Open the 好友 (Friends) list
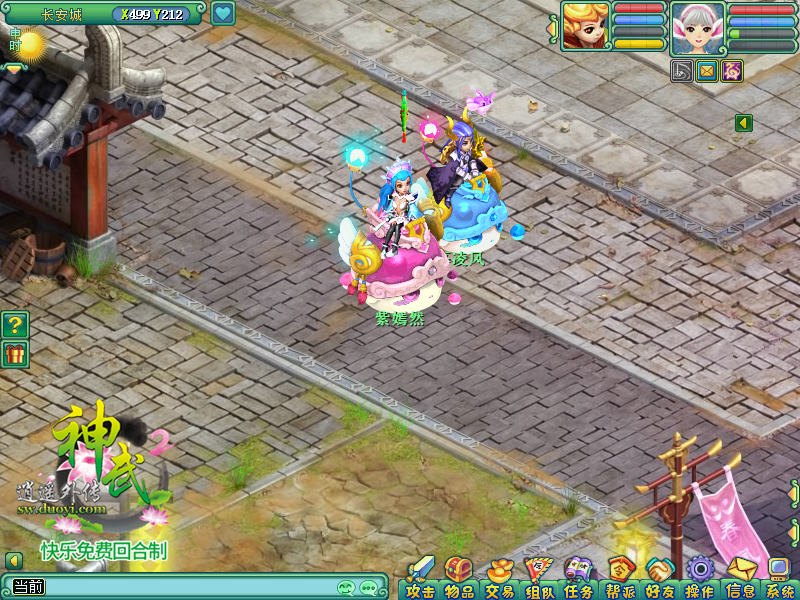 (659, 580)
